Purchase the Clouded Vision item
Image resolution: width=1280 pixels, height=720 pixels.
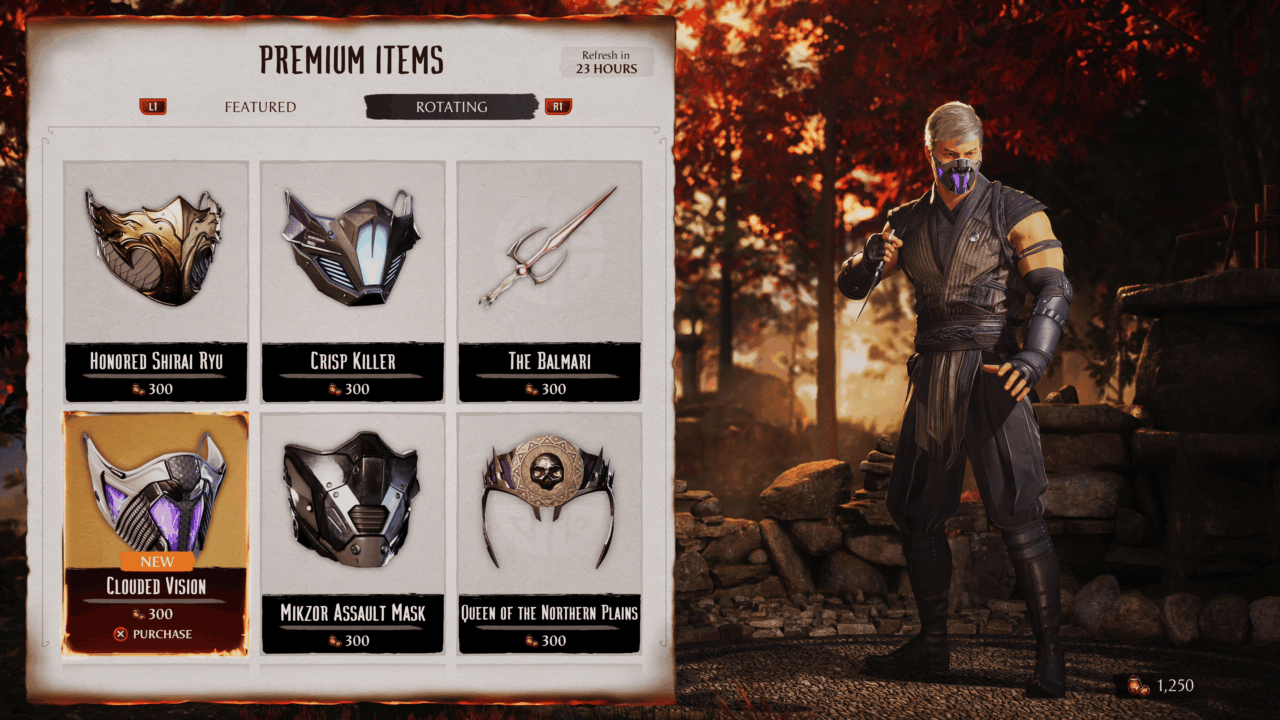click(x=154, y=634)
